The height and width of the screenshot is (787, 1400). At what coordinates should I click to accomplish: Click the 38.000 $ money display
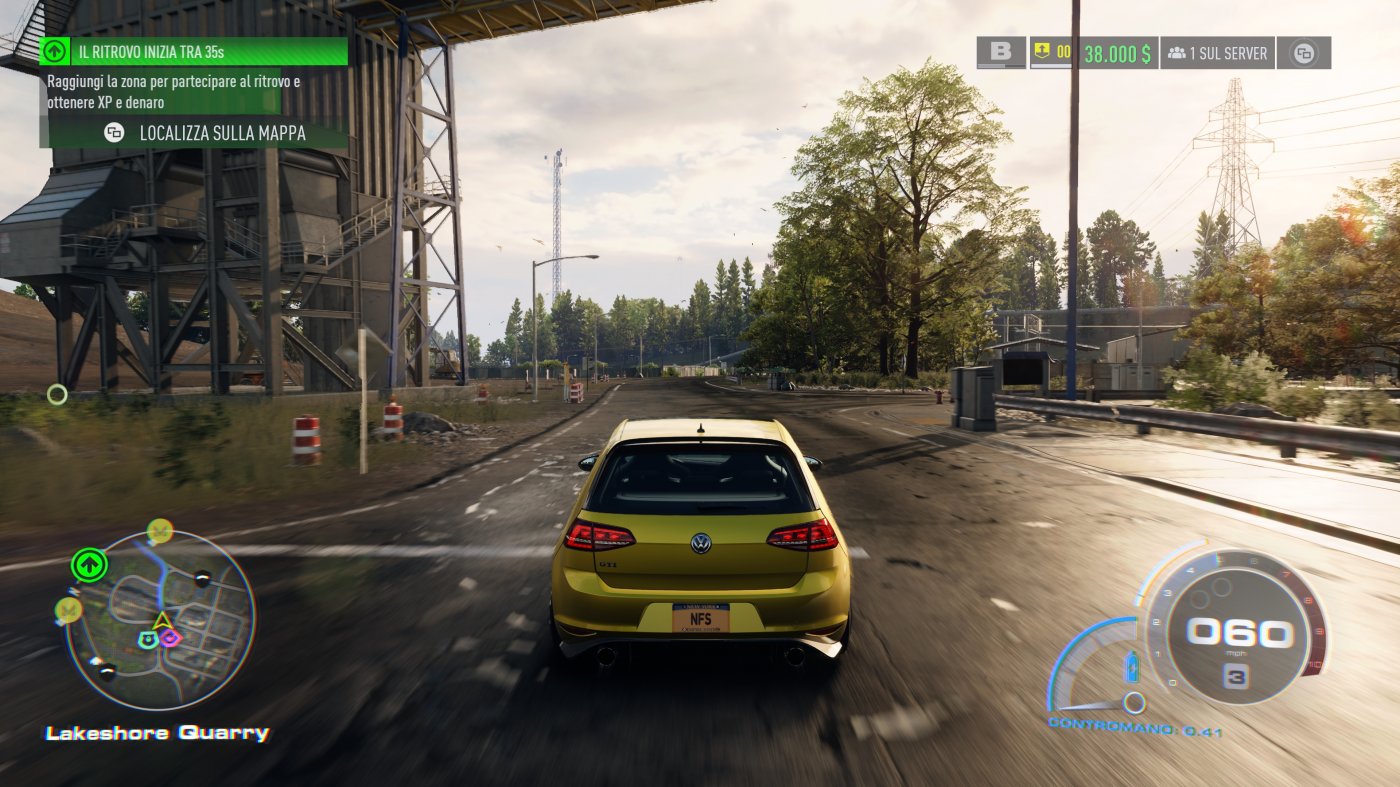1116,52
